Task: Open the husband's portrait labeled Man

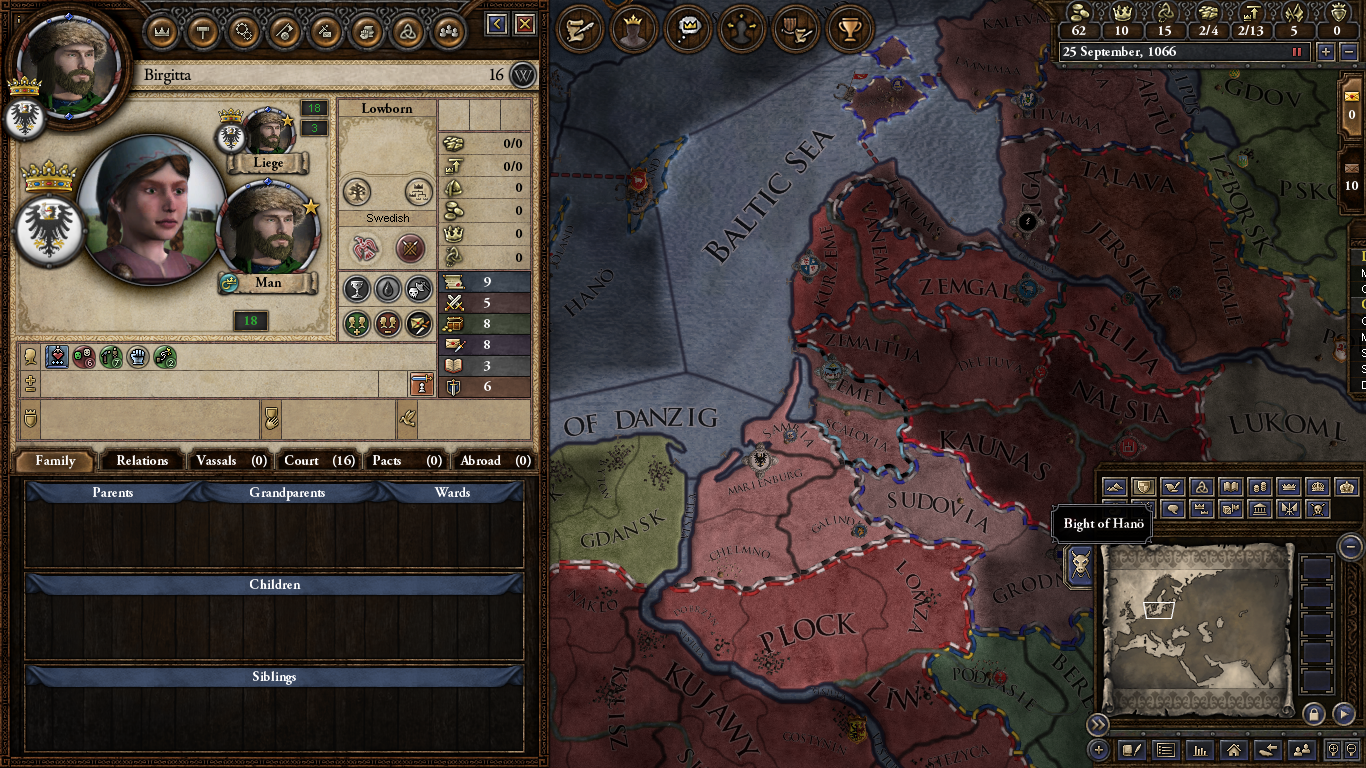Action: (x=267, y=233)
